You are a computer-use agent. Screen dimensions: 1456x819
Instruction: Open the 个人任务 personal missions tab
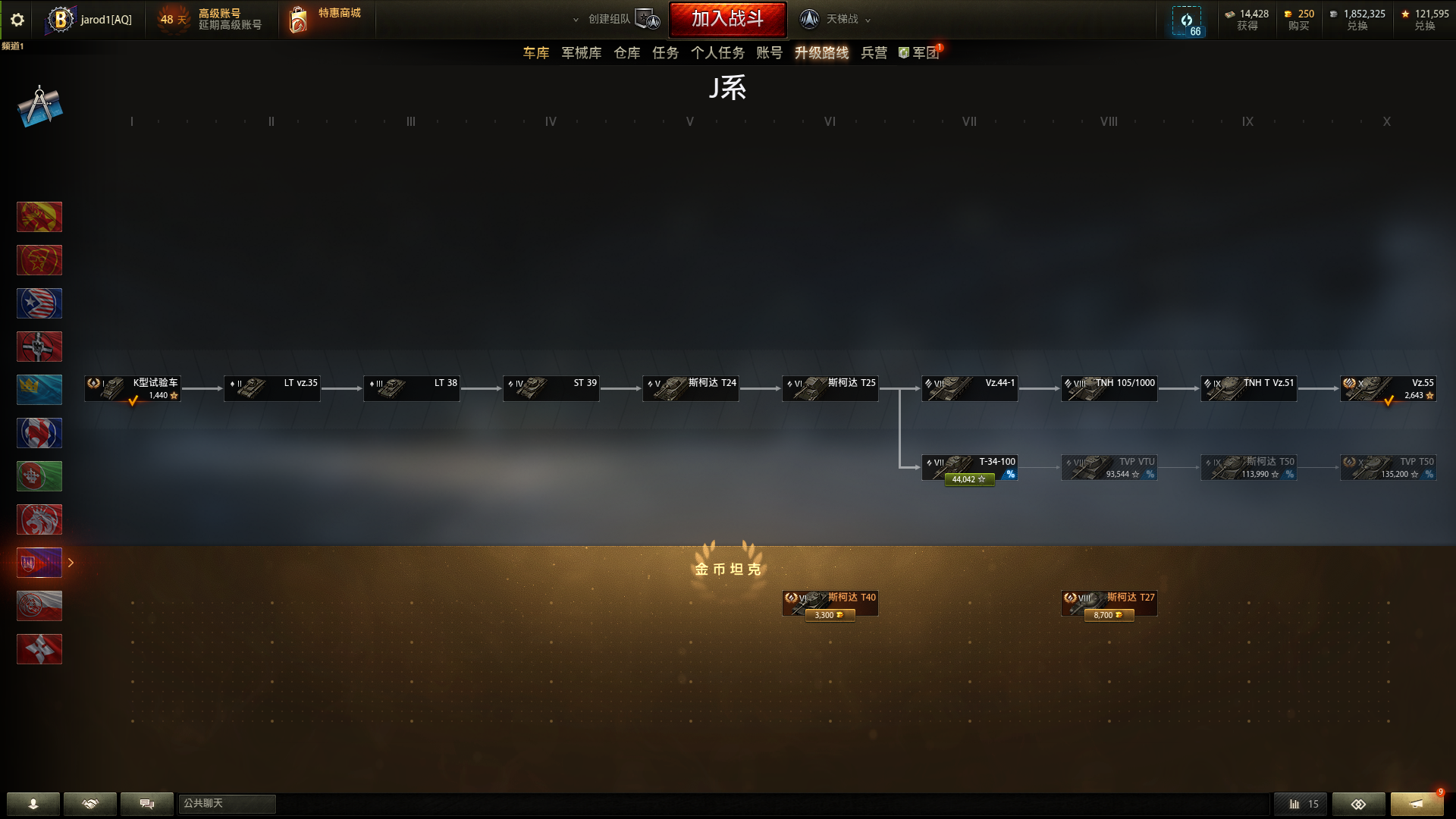tap(717, 53)
